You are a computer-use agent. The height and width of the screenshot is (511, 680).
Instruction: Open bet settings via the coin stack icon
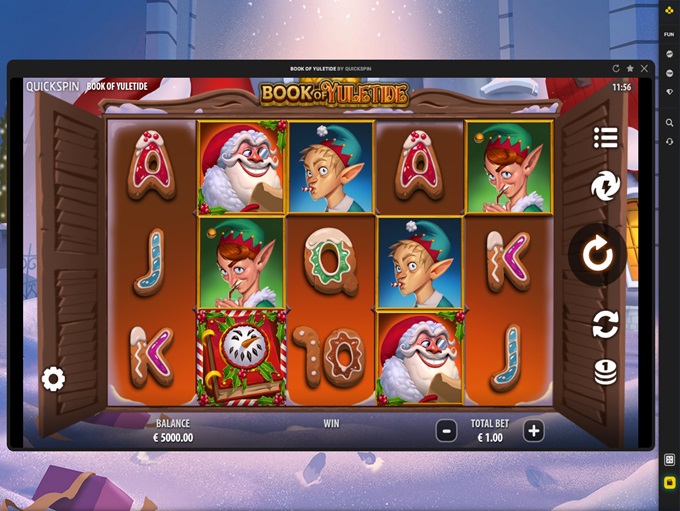coord(605,372)
